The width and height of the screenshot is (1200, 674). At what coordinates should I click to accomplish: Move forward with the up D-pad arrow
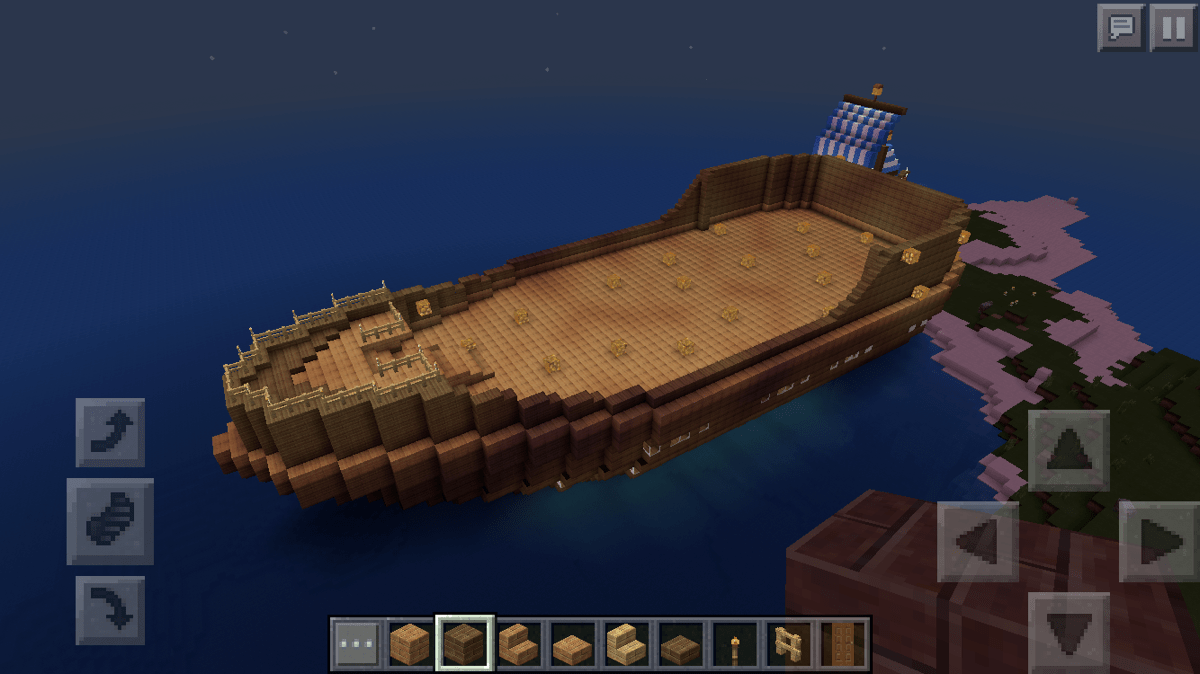pos(1068,450)
